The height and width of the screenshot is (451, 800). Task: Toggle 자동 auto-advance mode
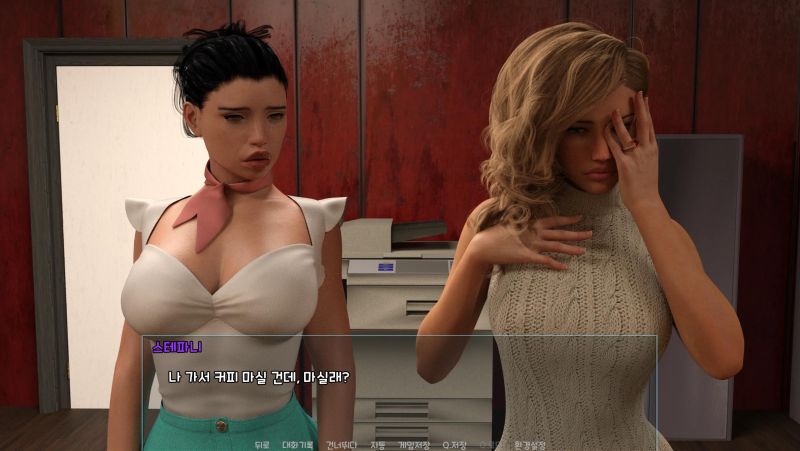(x=378, y=444)
